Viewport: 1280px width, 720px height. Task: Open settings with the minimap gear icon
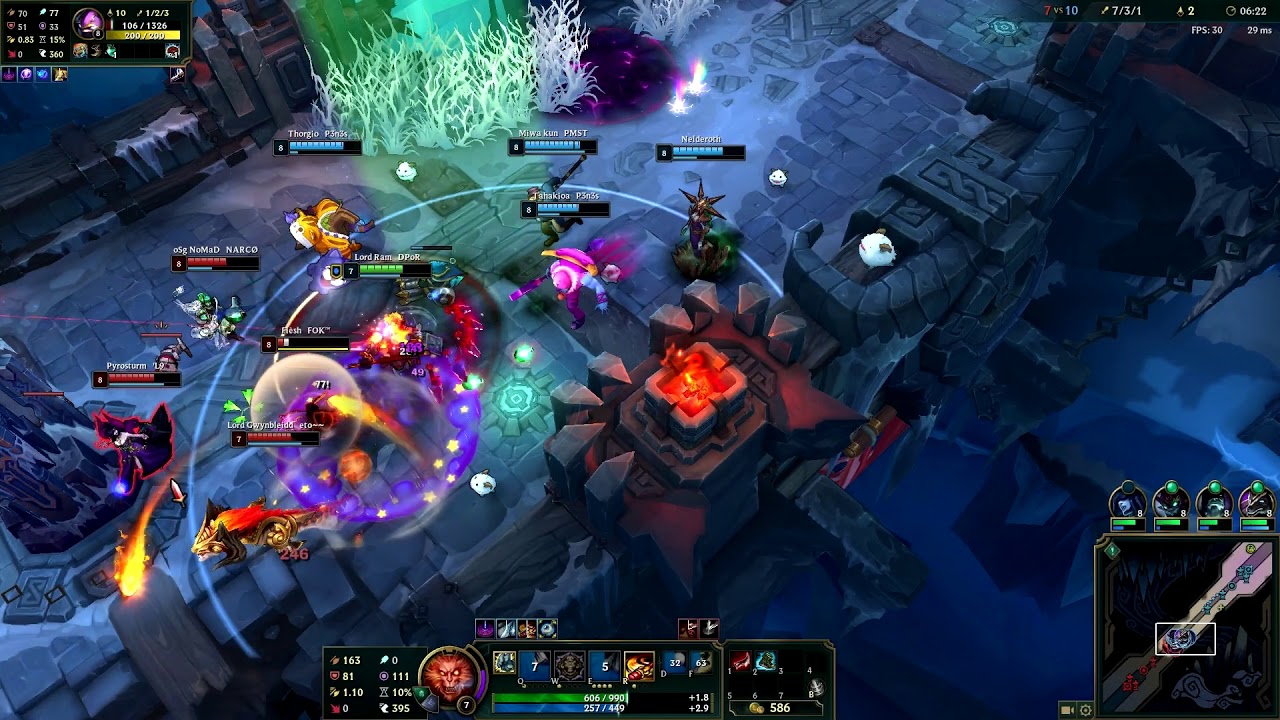(x=1086, y=710)
